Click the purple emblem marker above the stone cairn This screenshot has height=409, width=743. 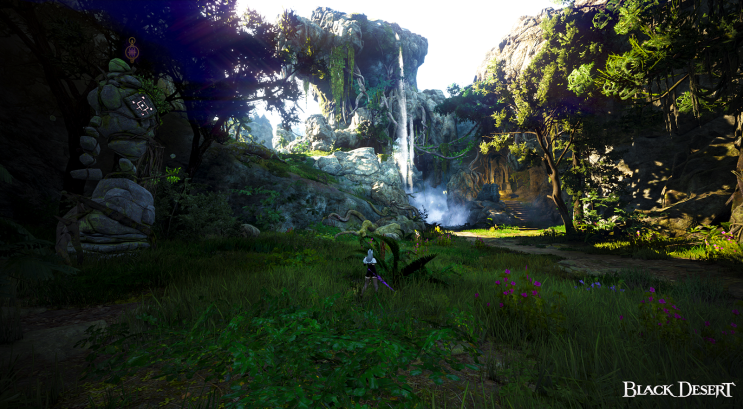pos(131,49)
